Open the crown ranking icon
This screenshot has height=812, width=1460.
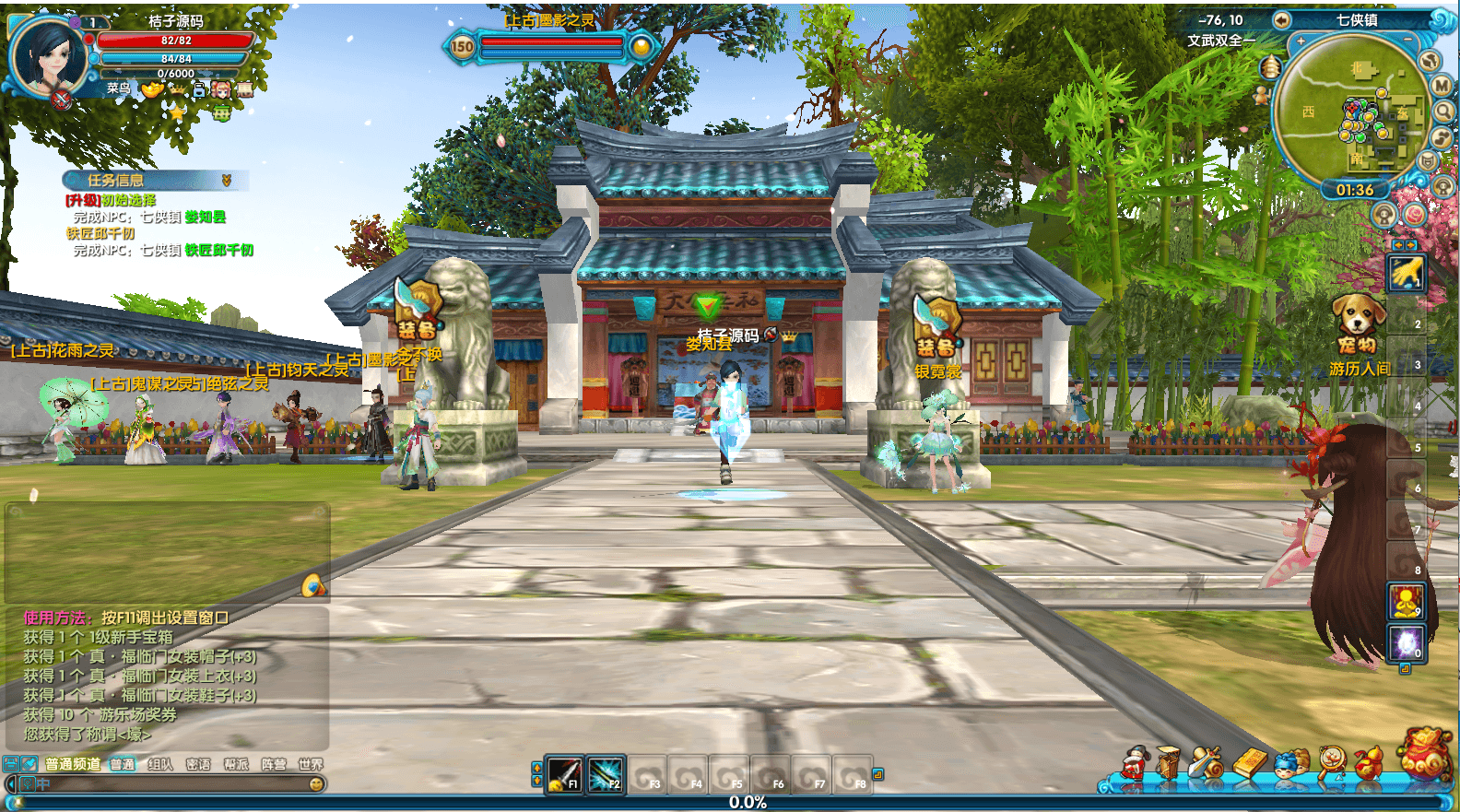point(177,89)
